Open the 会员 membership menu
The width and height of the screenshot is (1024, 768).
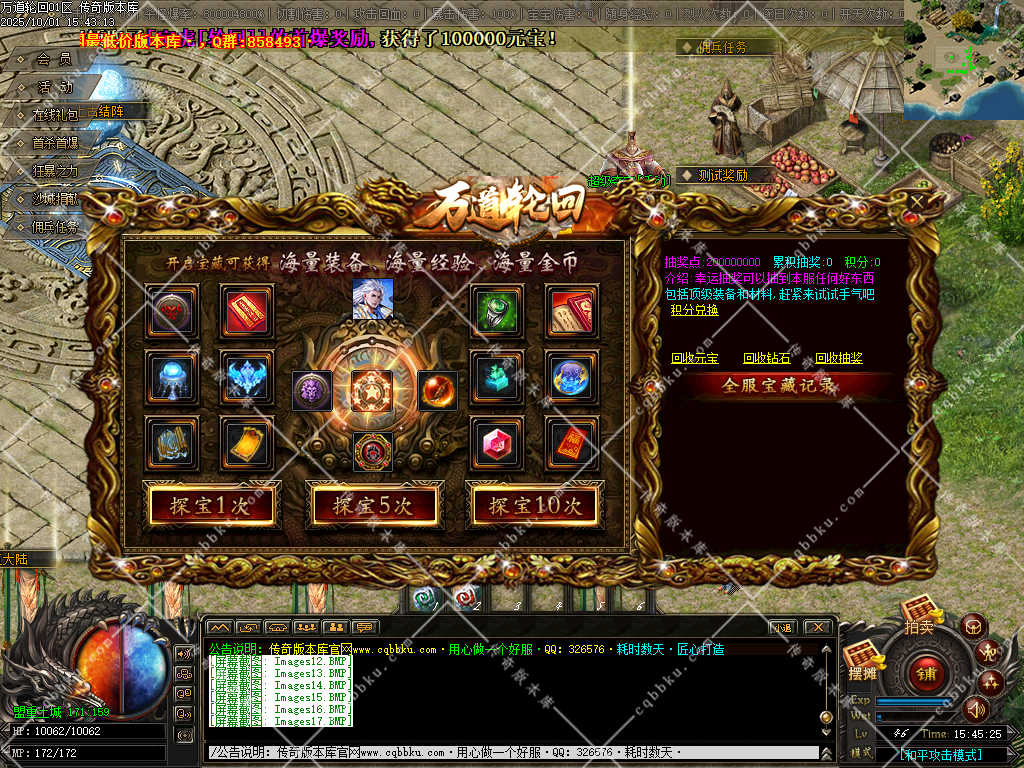click(53, 59)
